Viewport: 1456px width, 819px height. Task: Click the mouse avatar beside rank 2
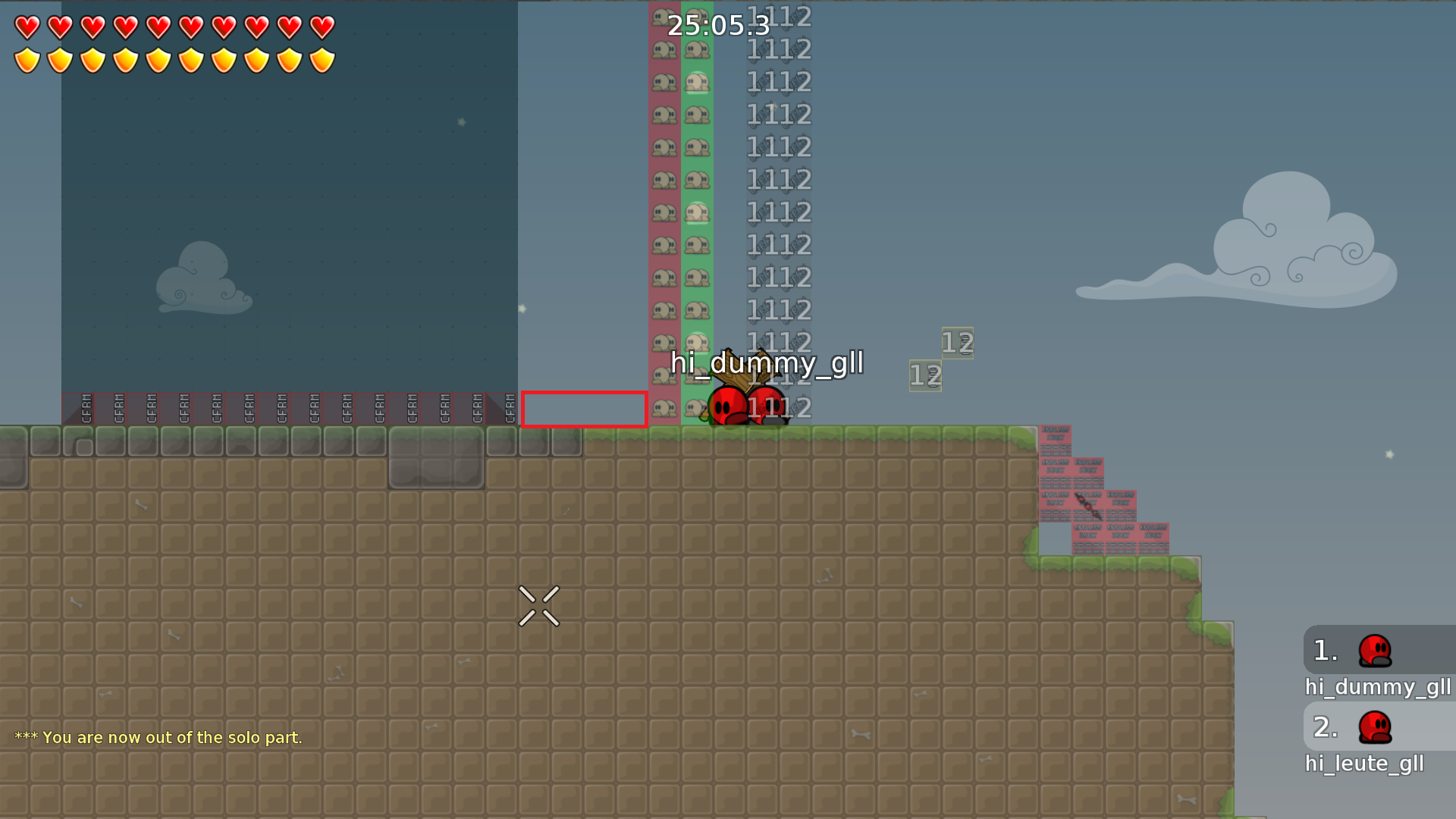pyautogui.click(x=1376, y=726)
